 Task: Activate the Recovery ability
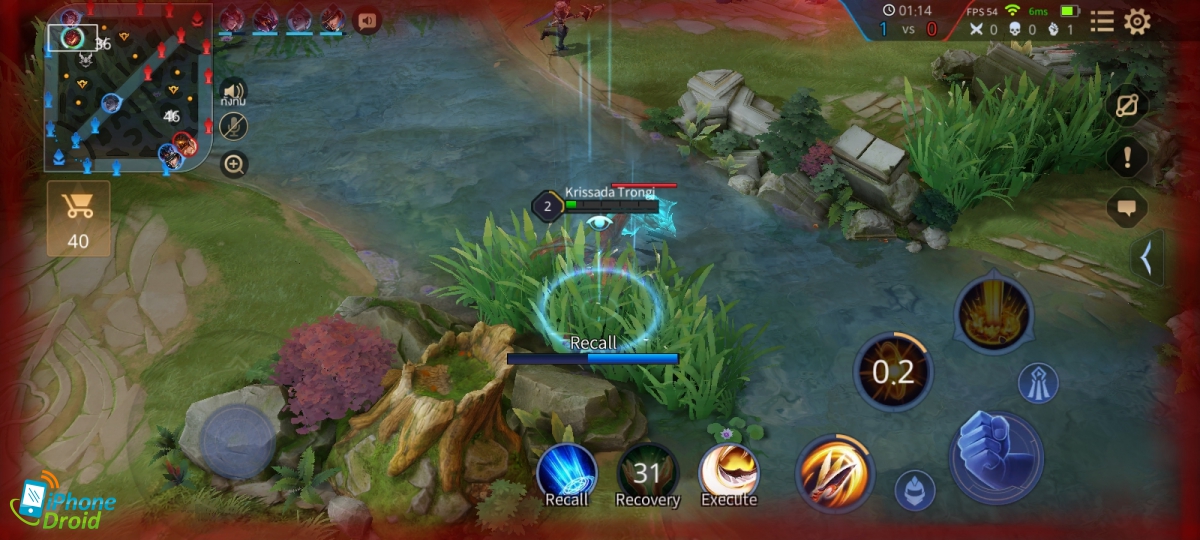pos(647,474)
